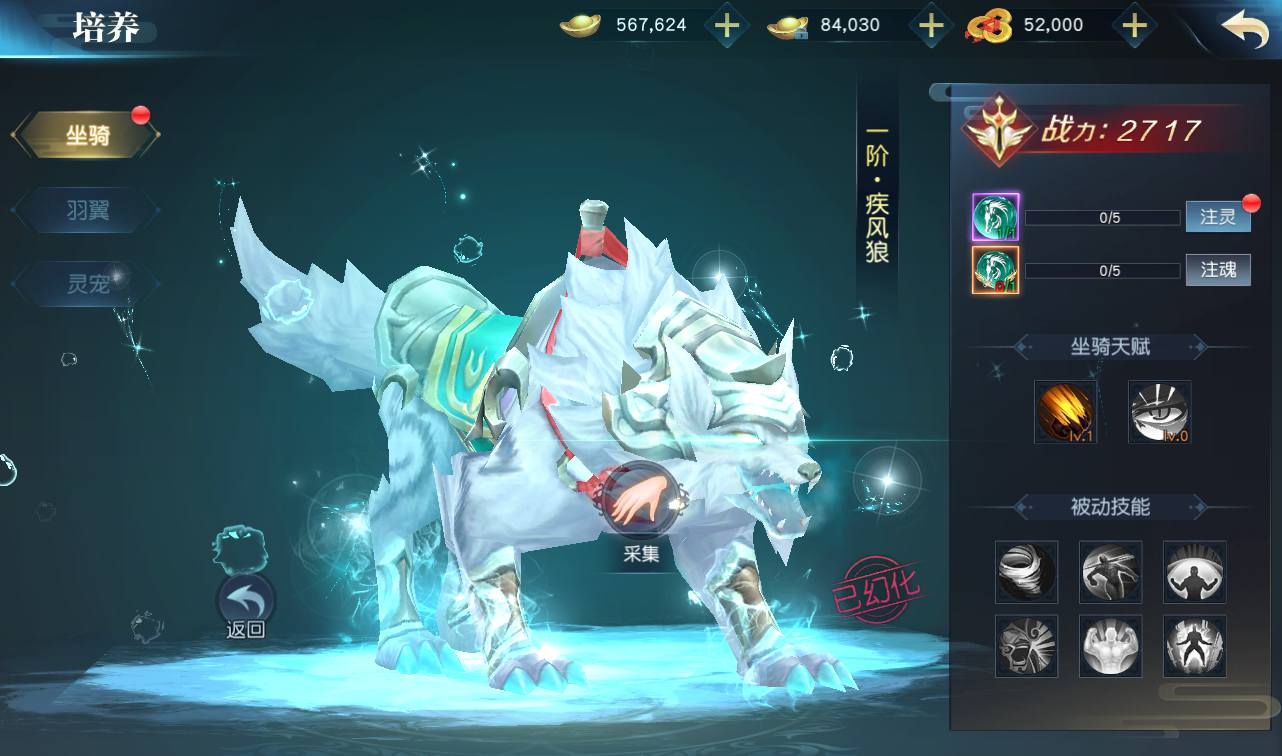Click the 注魂 button

click(x=1217, y=270)
